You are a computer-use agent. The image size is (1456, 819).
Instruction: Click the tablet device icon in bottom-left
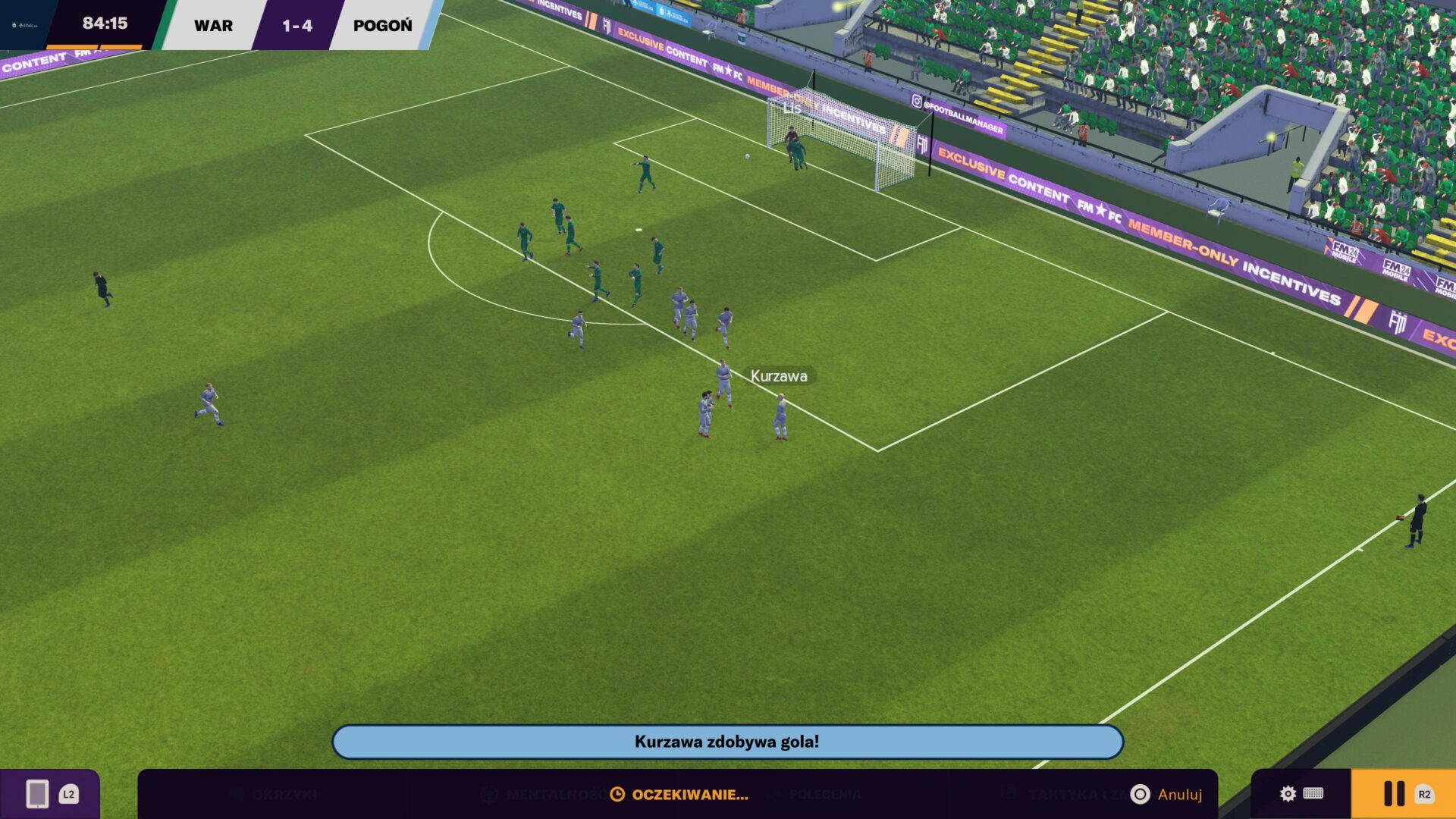tap(36, 794)
